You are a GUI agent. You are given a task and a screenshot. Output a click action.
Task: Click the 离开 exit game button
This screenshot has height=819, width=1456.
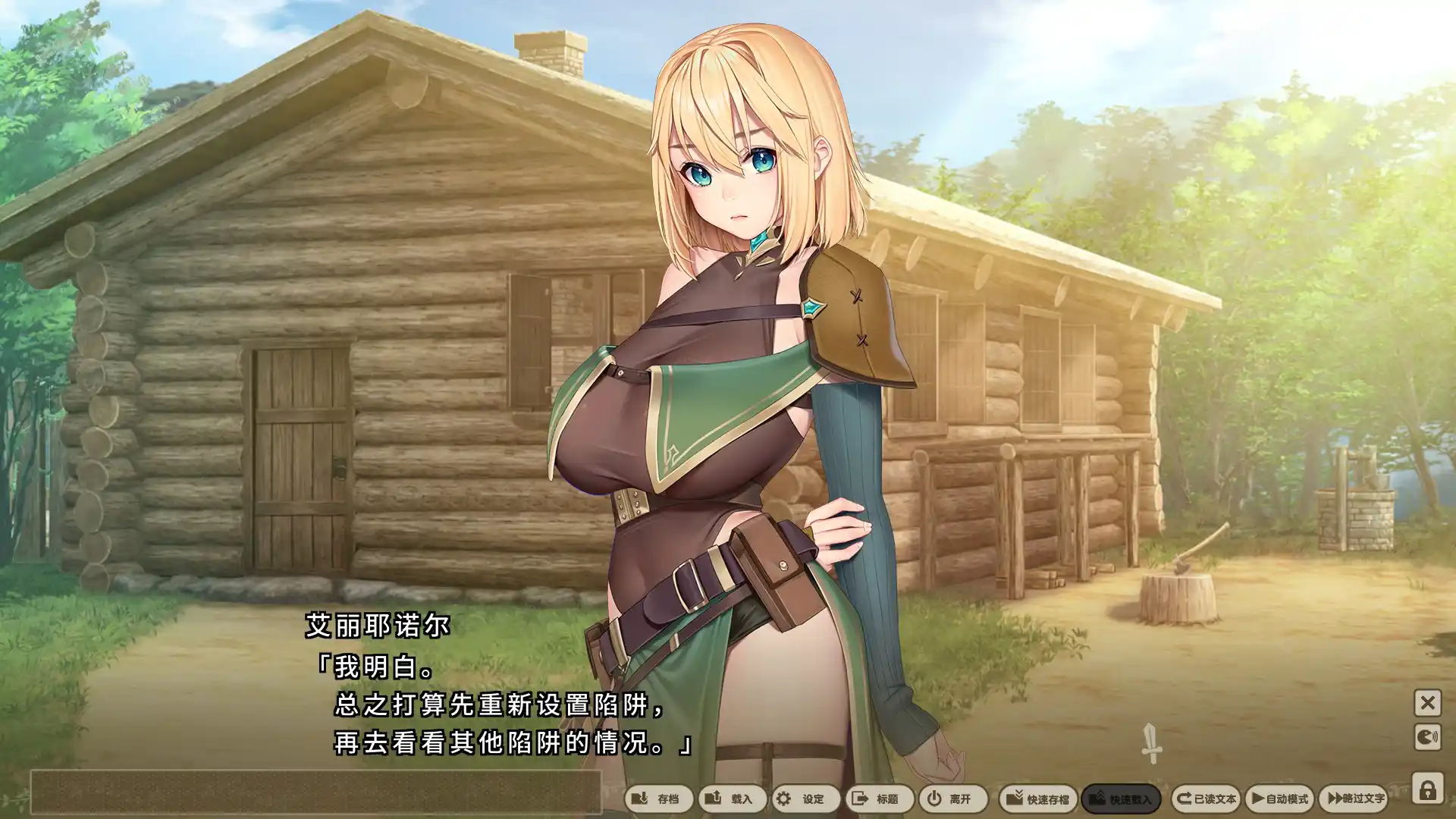tap(952, 799)
